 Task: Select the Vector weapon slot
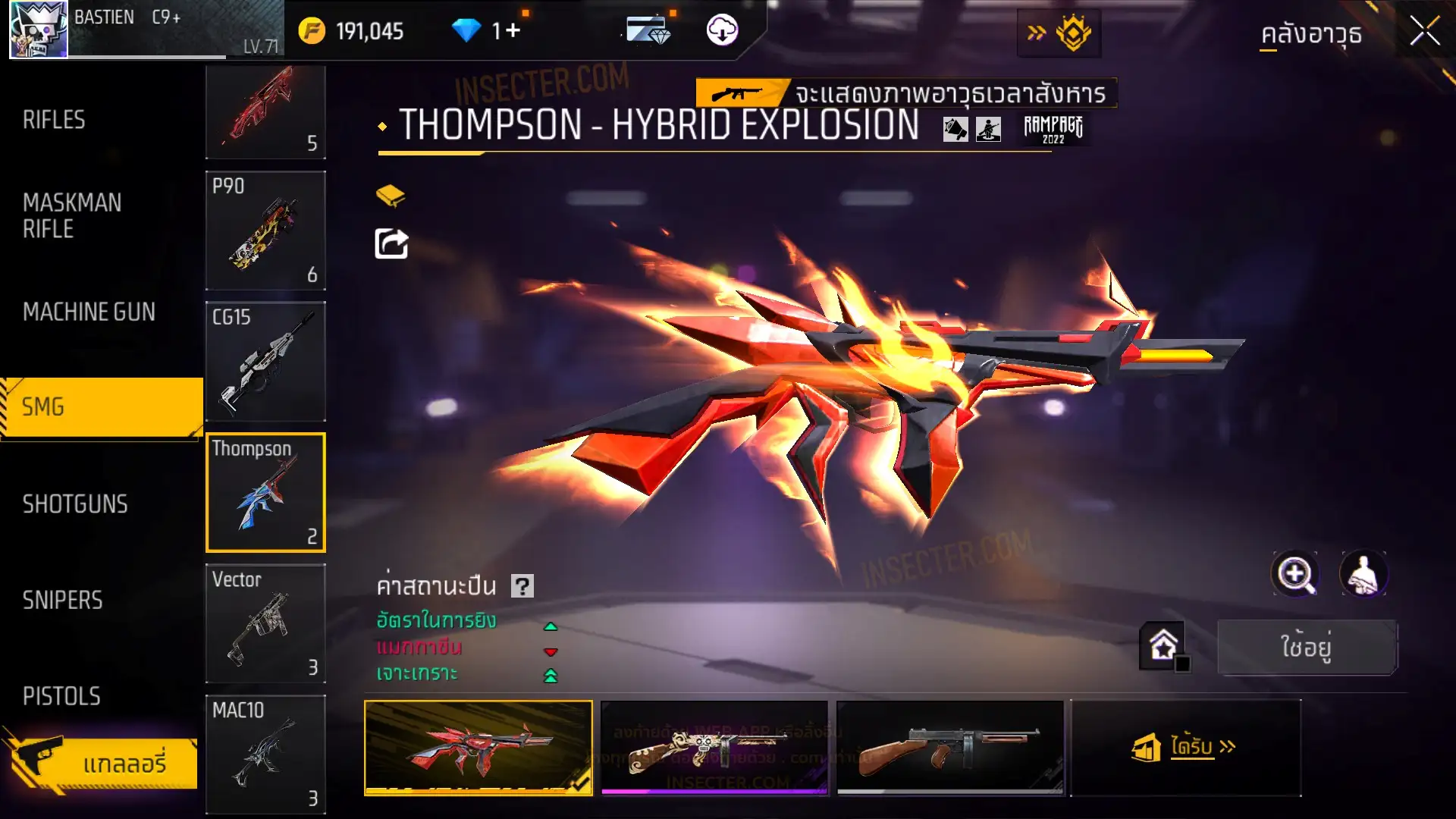[265, 623]
